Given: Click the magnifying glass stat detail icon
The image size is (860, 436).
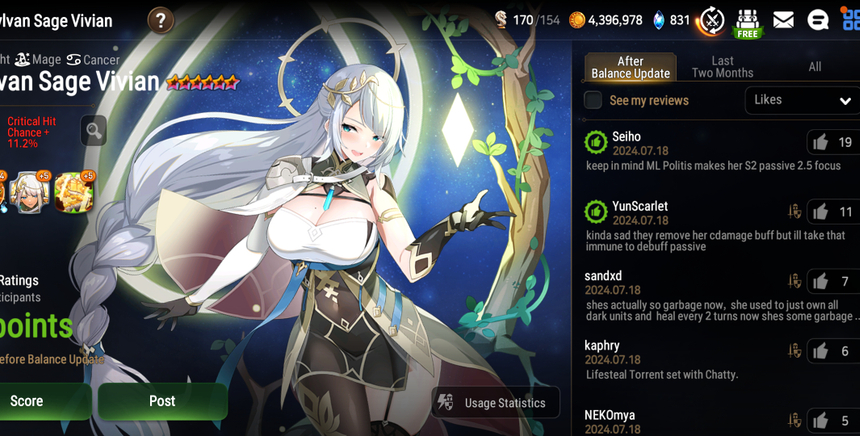Looking at the screenshot, I should point(93,130).
